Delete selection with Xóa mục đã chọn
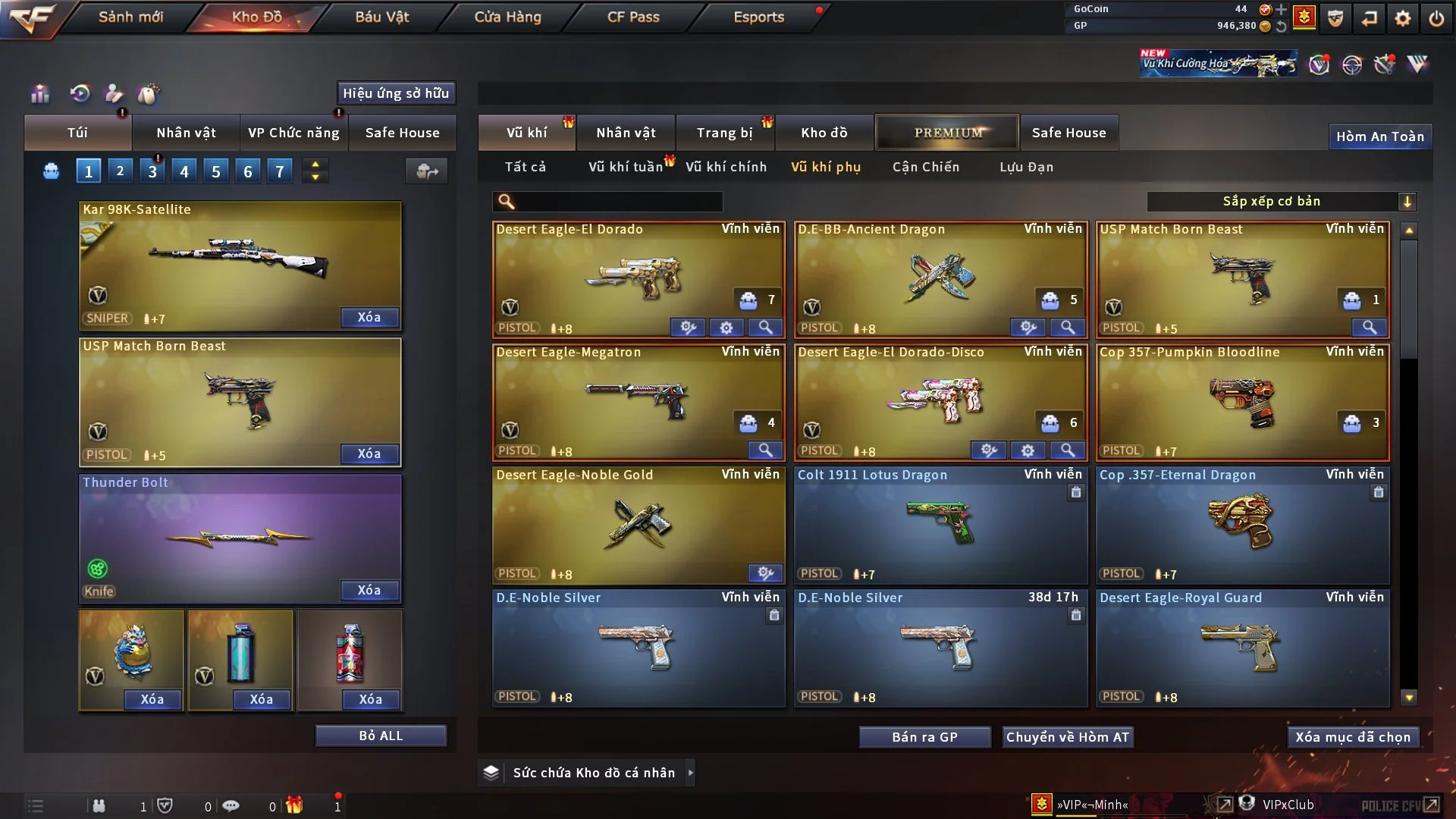Viewport: 1456px width, 819px height. point(1353,737)
